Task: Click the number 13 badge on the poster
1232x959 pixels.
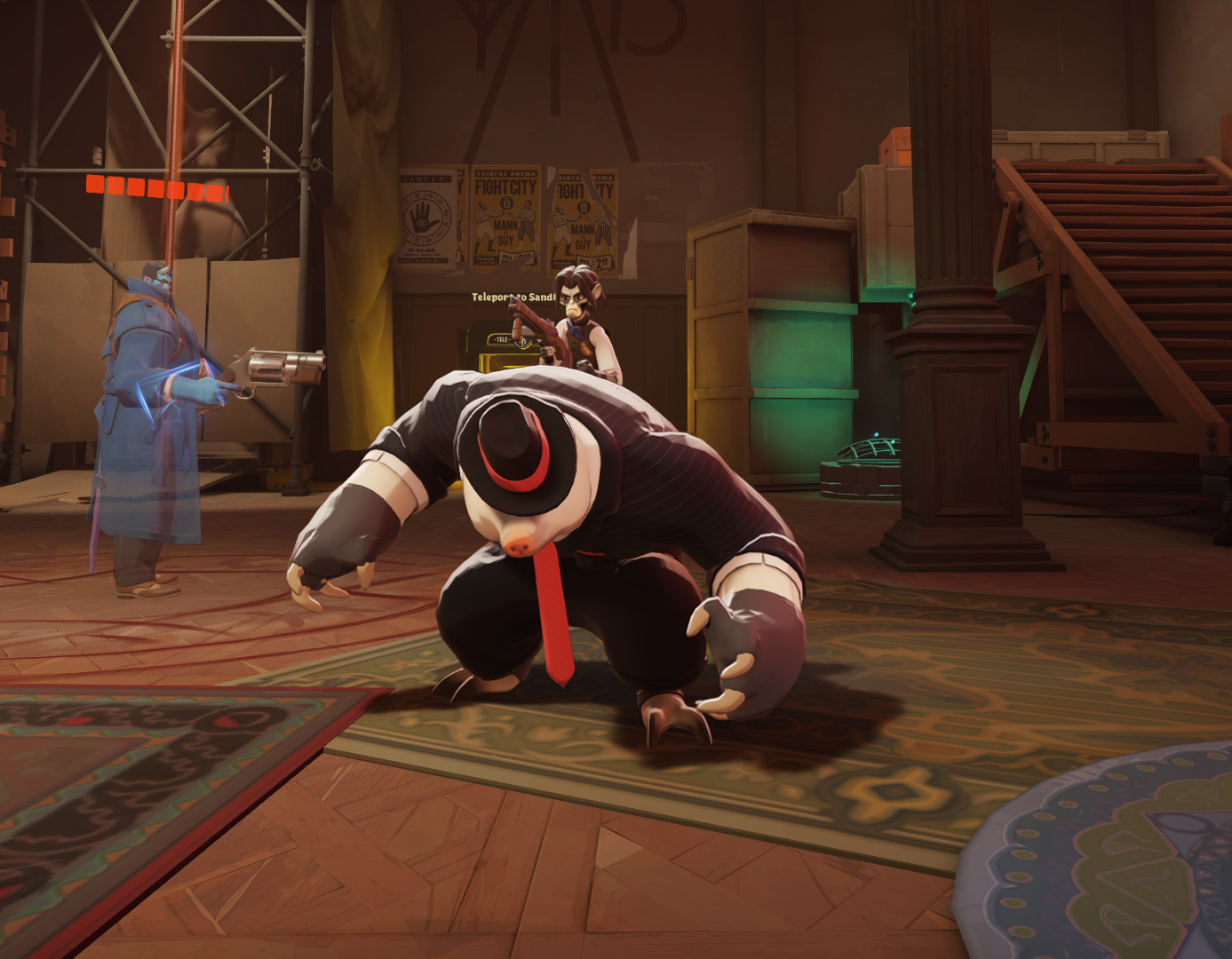Action: (x=507, y=203)
